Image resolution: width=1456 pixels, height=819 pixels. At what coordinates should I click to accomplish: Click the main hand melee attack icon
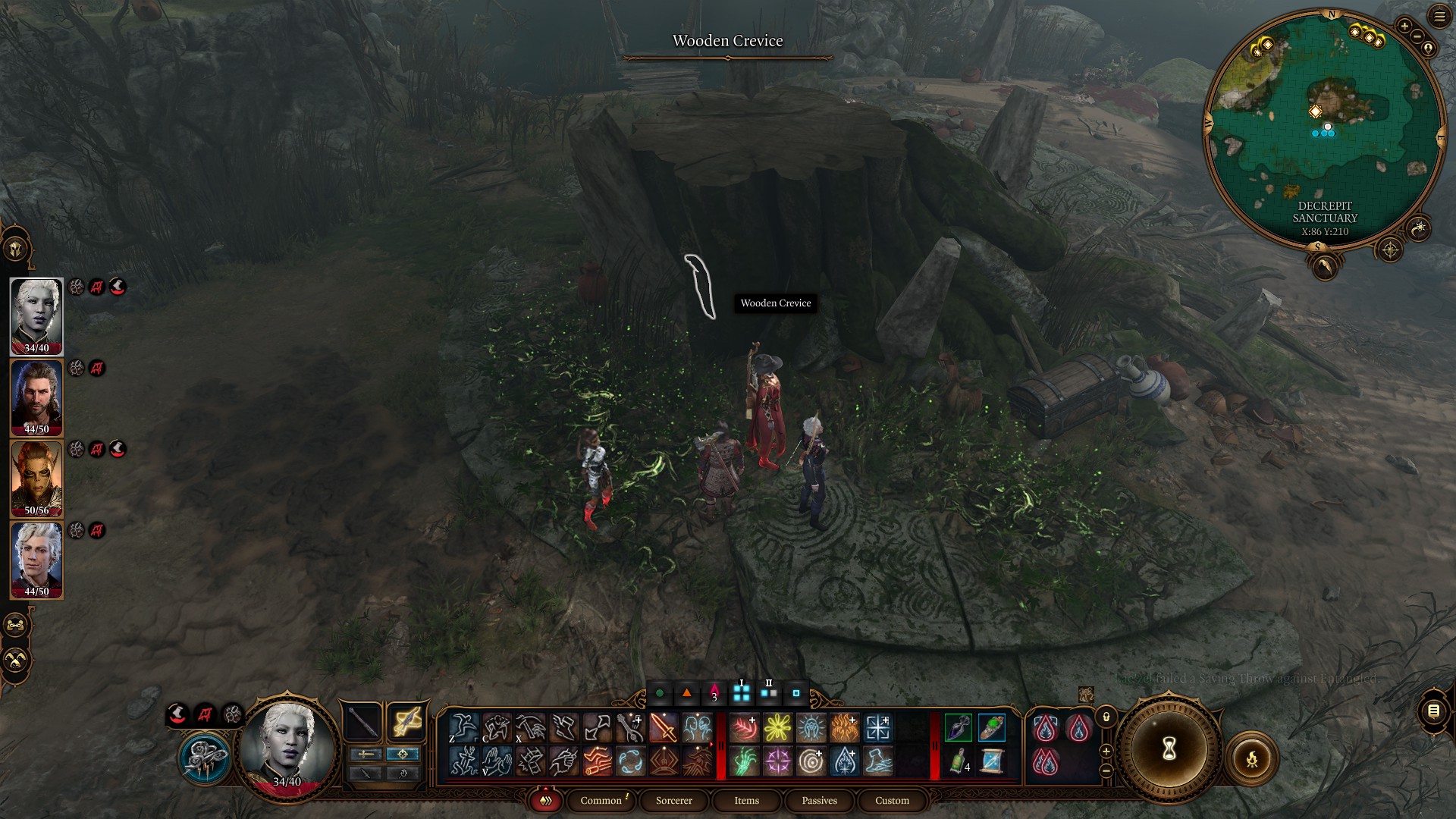point(663,728)
